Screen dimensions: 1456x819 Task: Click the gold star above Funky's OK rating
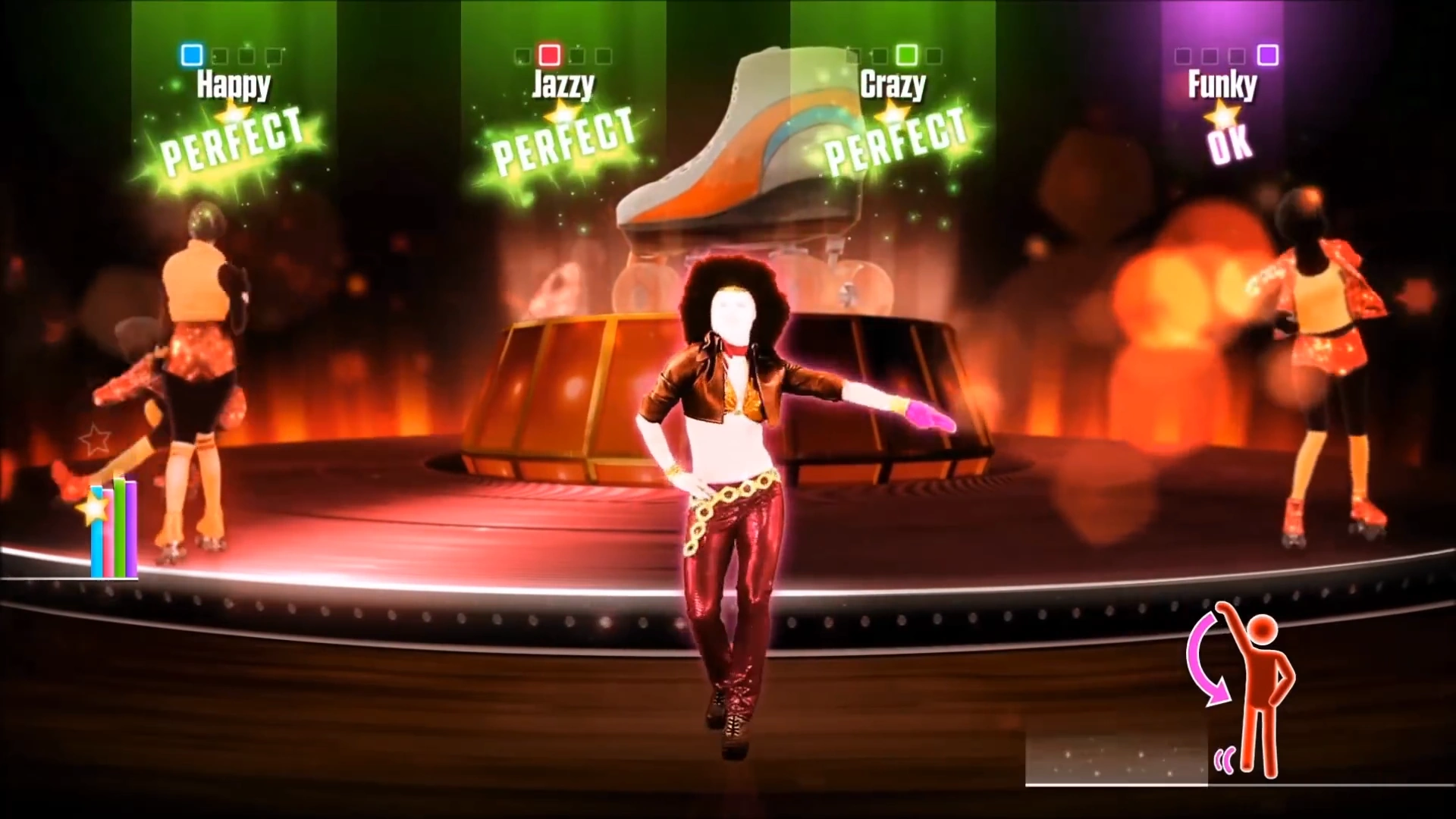[1222, 116]
